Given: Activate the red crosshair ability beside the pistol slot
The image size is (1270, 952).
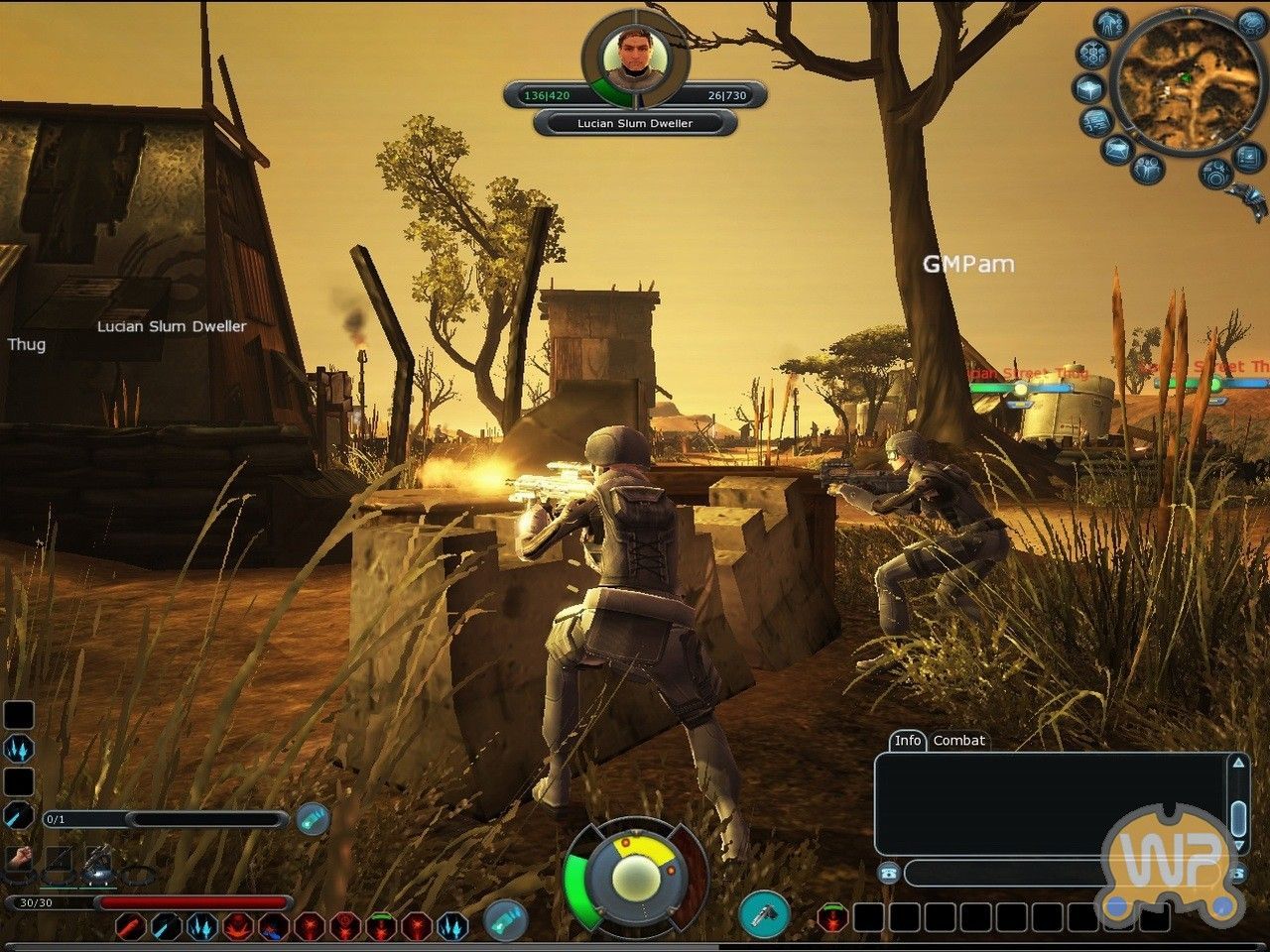Looking at the screenshot, I should pyautogui.click(x=833, y=919).
